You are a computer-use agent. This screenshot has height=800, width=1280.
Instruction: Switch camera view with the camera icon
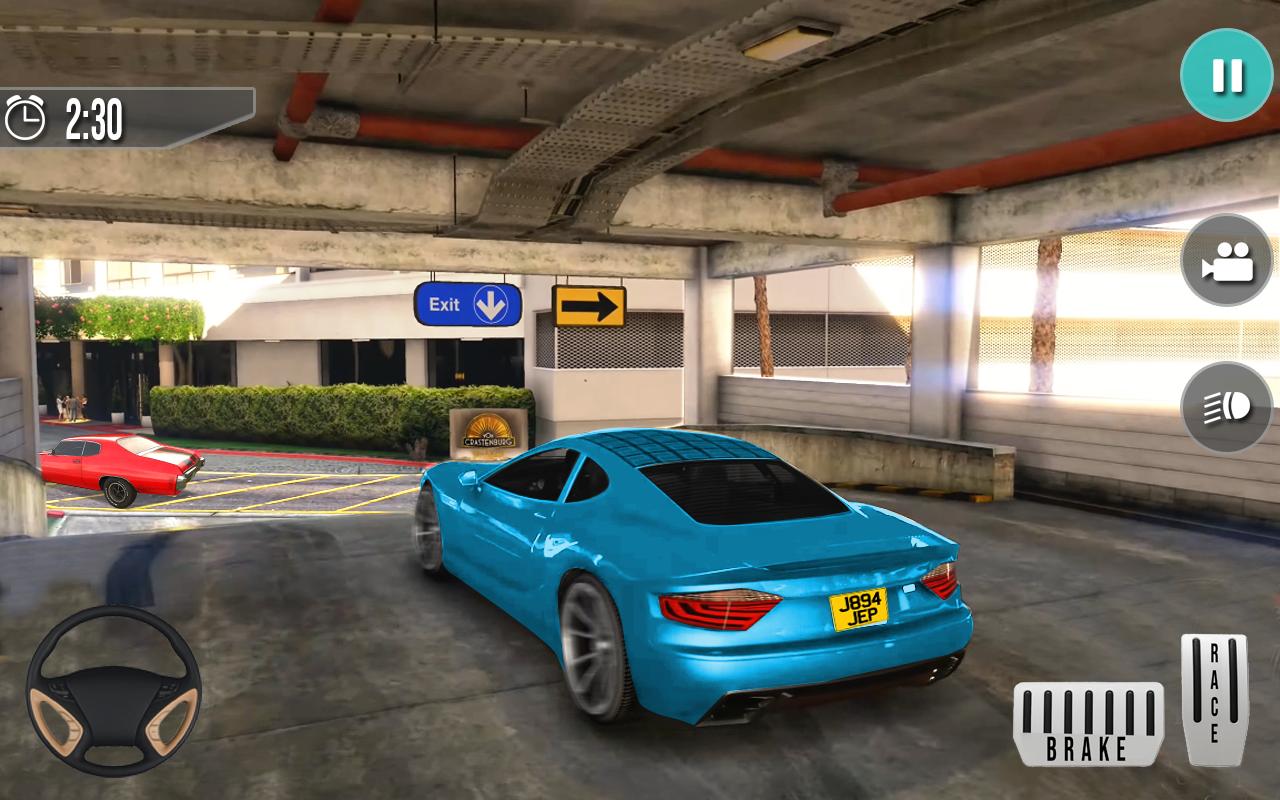click(x=1226, y=260)
